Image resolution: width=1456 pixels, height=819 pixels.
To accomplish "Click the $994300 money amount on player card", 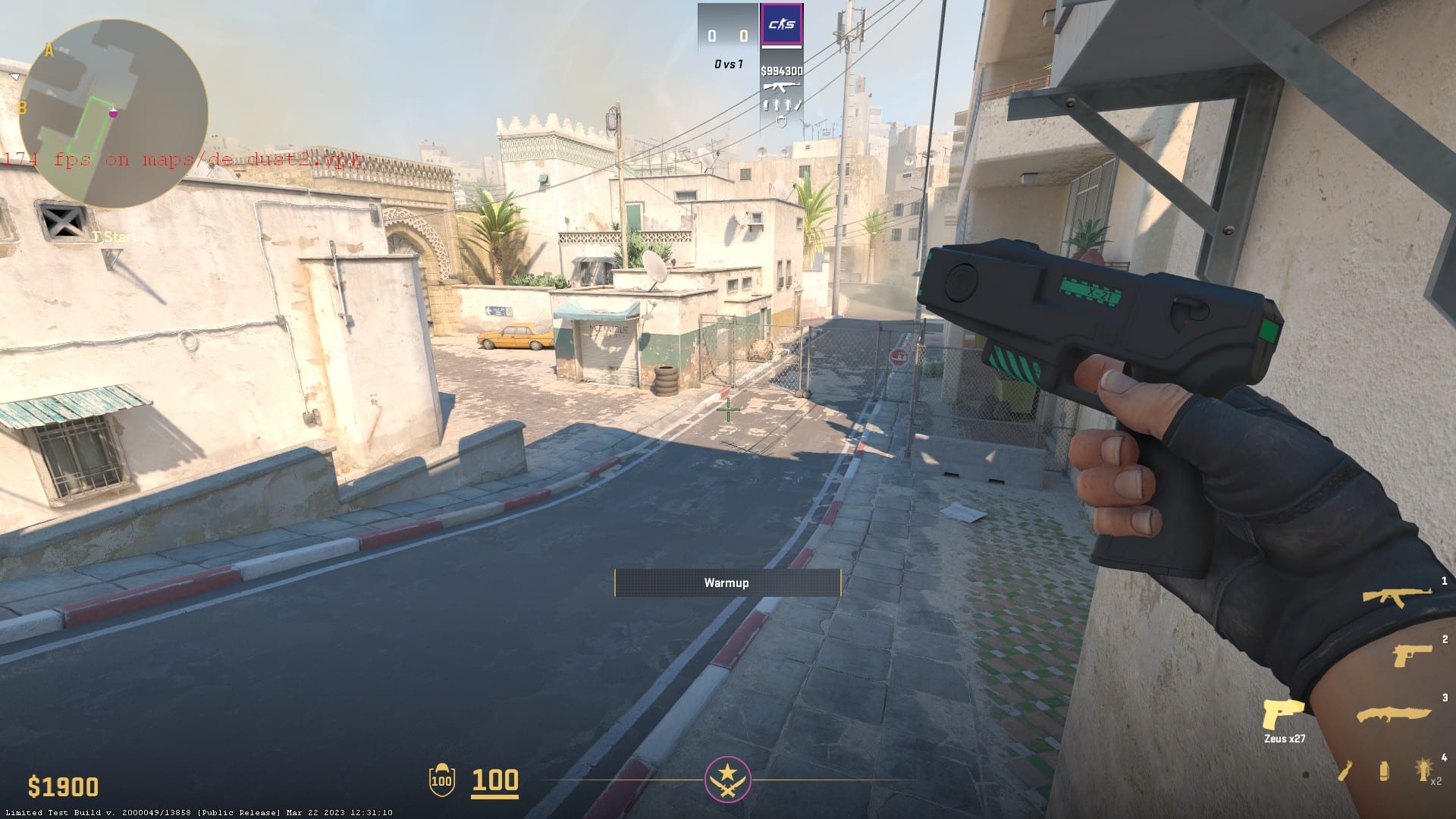I will pyautogui.click(x=782, y=71).
